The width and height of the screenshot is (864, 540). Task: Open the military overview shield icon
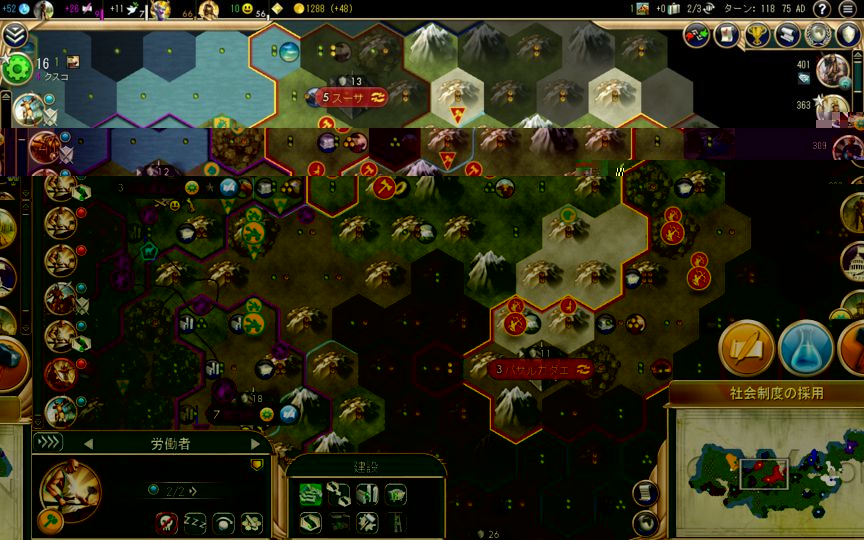pyautogui.click(x=849, y=35)
